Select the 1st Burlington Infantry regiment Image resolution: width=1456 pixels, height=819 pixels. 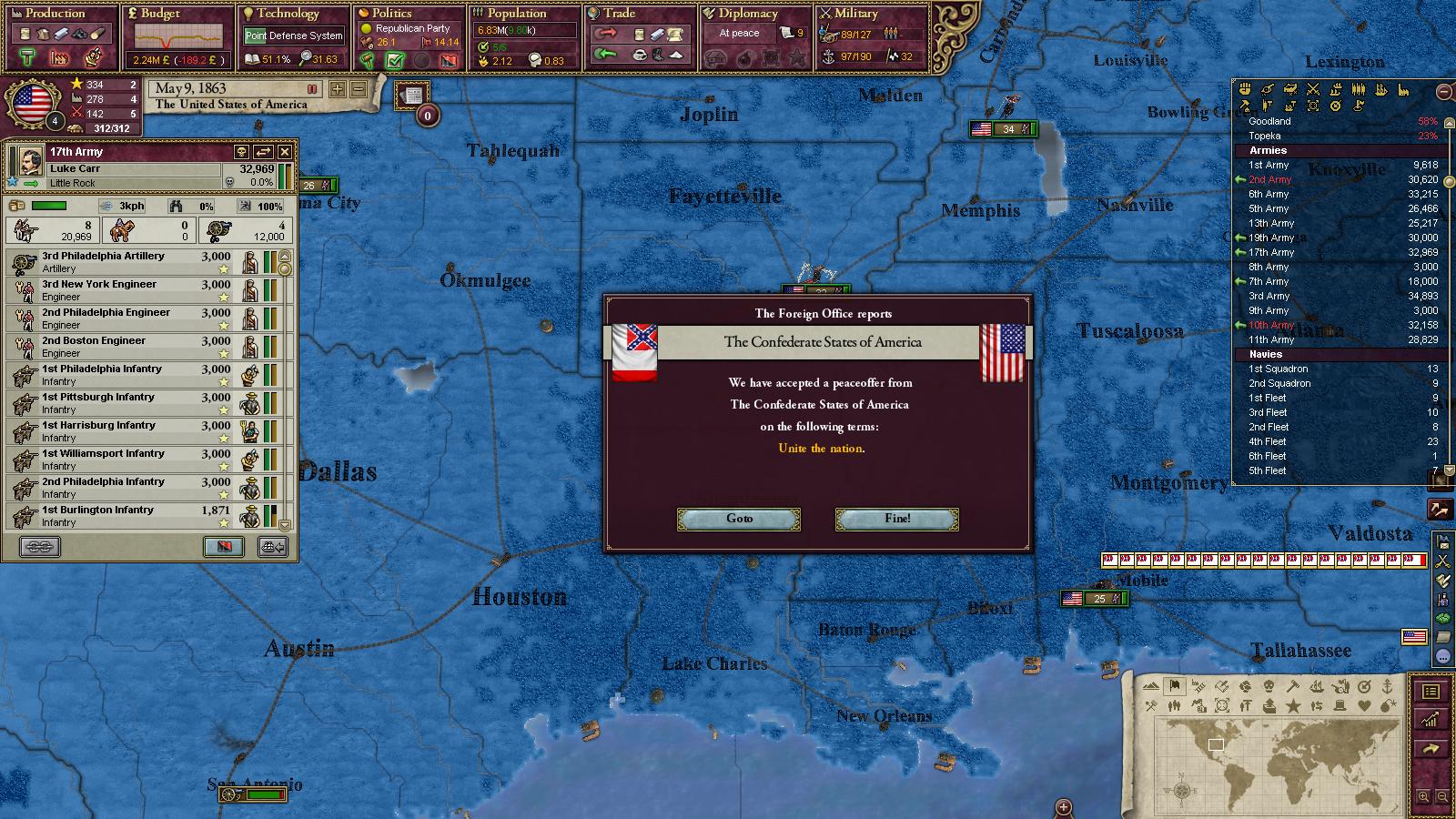click(x=136, y=516)
